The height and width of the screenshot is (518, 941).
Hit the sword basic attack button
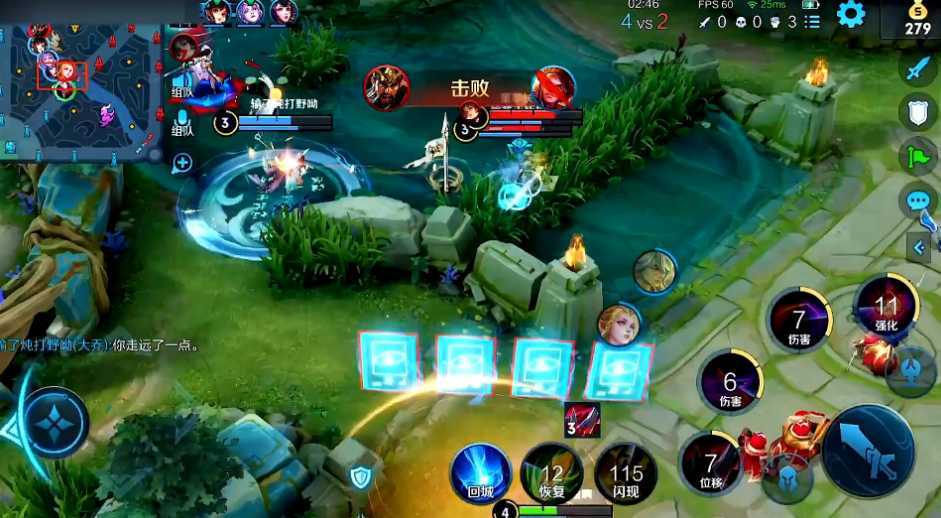pos(868,450)
